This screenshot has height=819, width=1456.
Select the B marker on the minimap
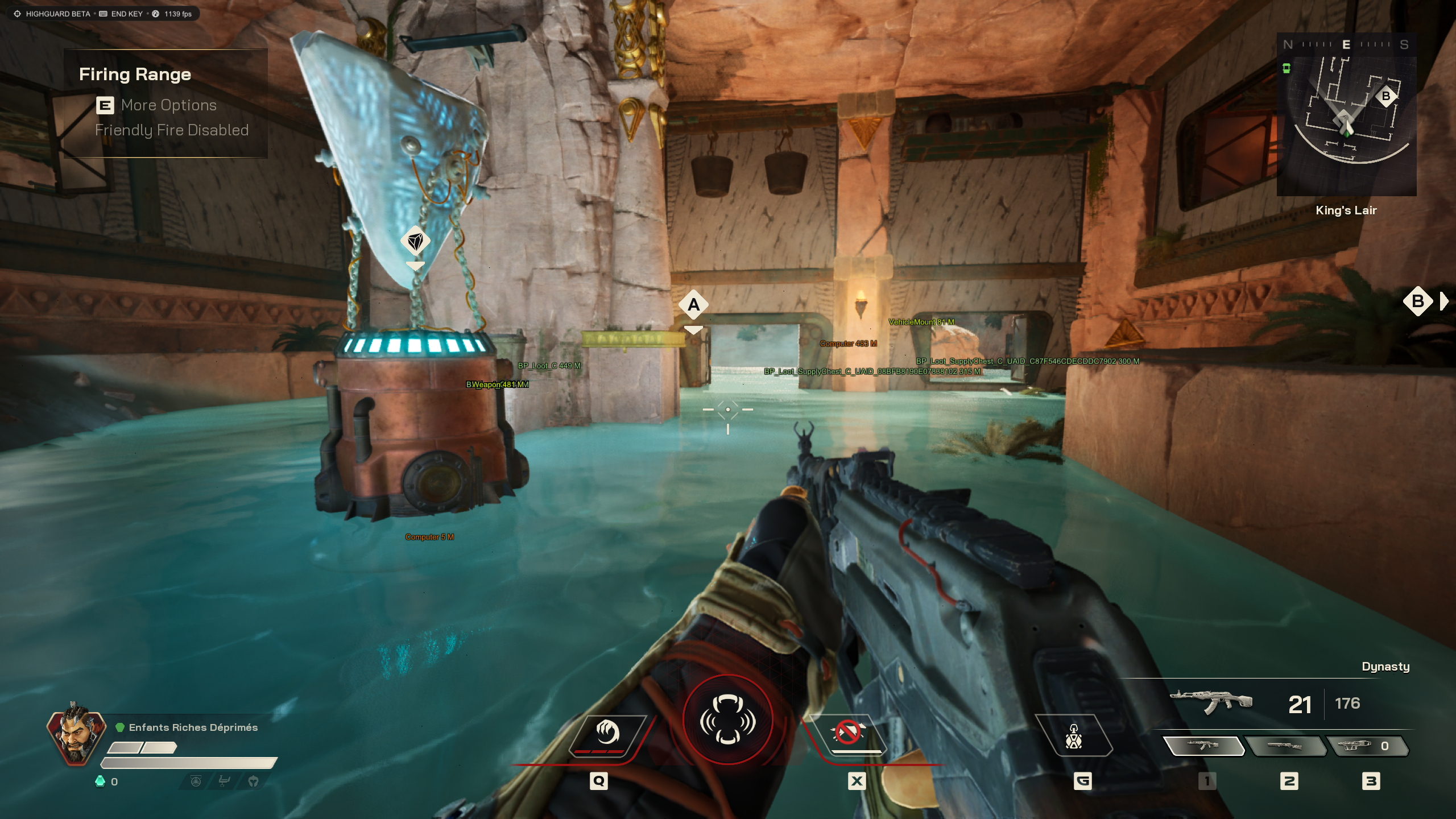(1385, 96)
